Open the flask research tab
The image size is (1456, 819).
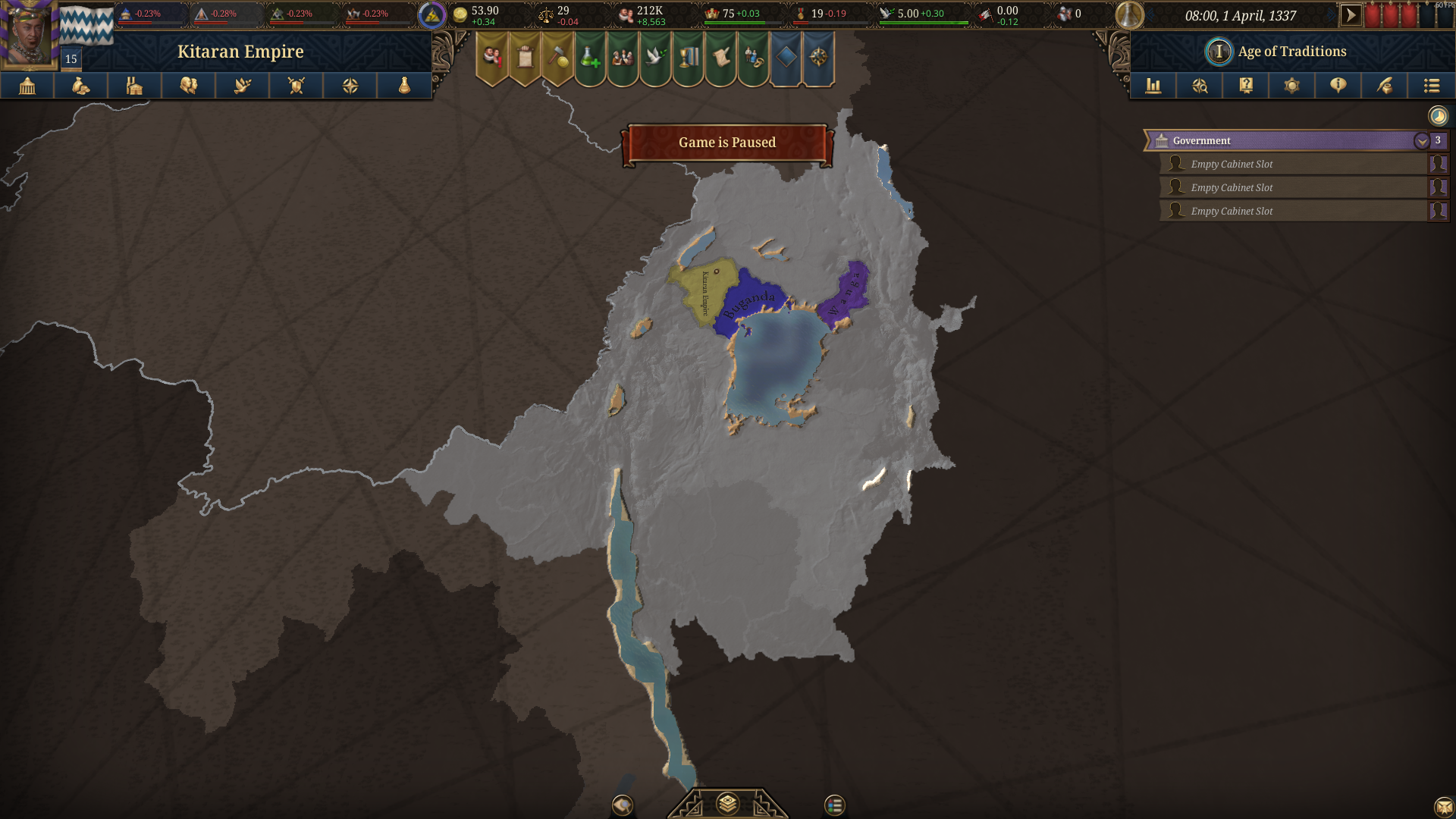405,86
